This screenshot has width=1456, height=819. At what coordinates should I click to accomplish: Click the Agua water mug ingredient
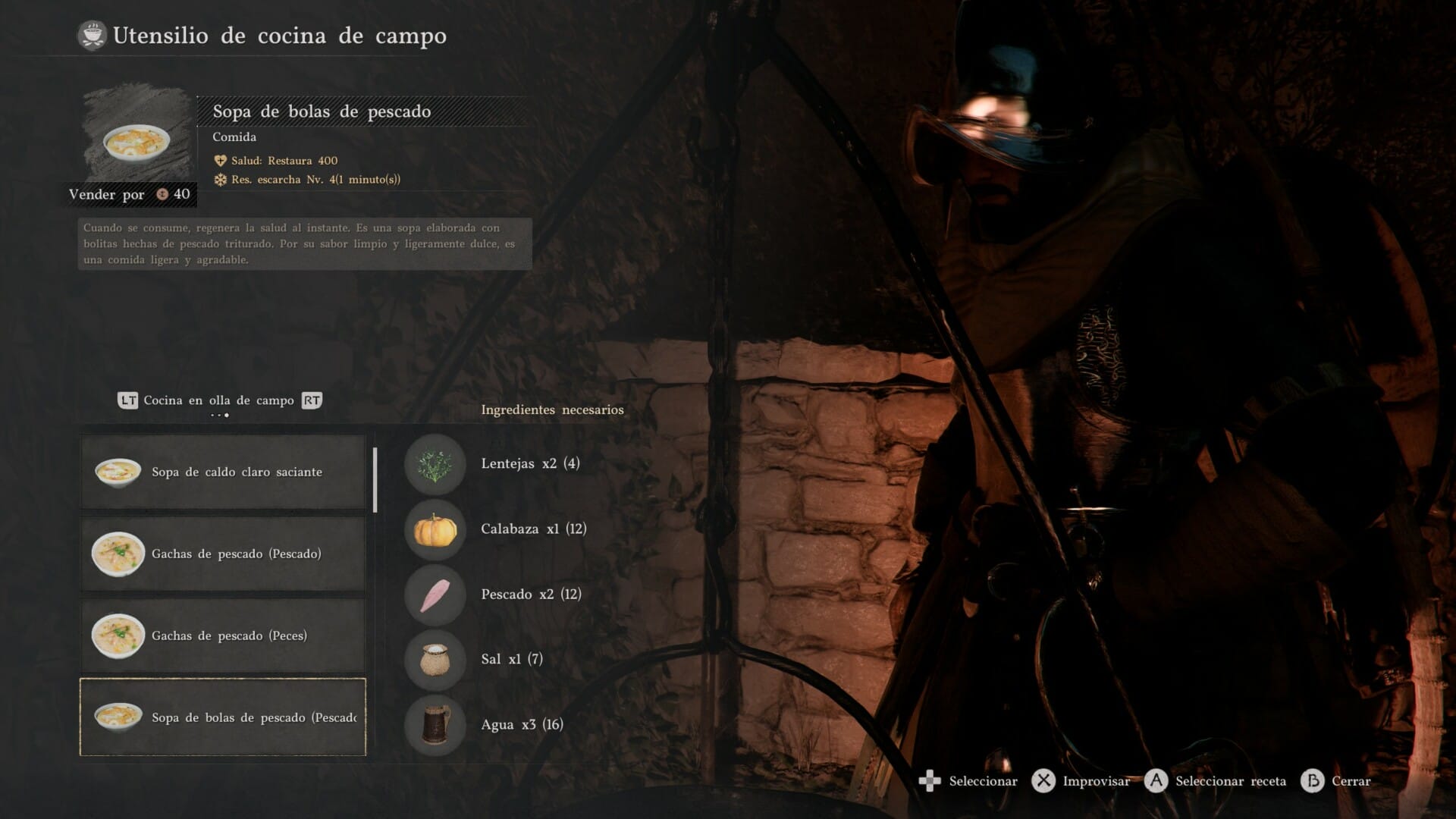(x=435, y=725)
